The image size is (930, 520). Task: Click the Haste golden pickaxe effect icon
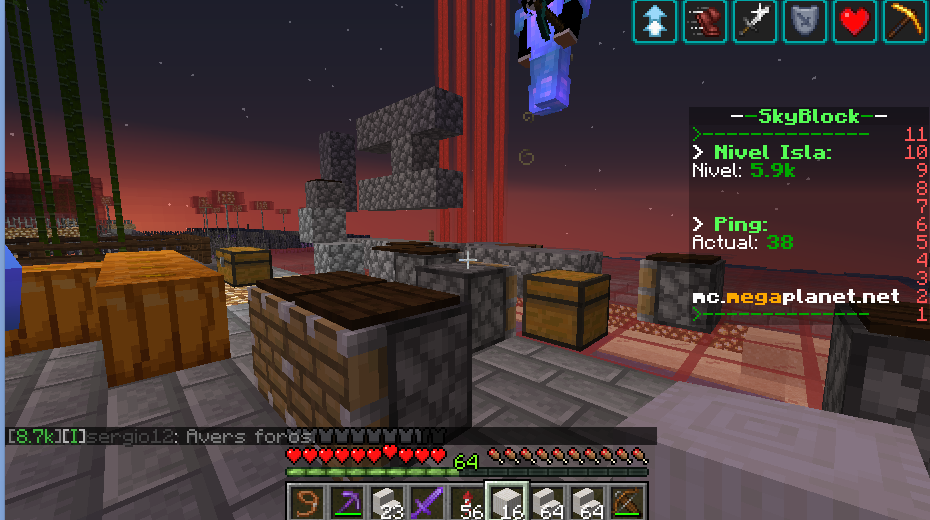pos(905,21)
